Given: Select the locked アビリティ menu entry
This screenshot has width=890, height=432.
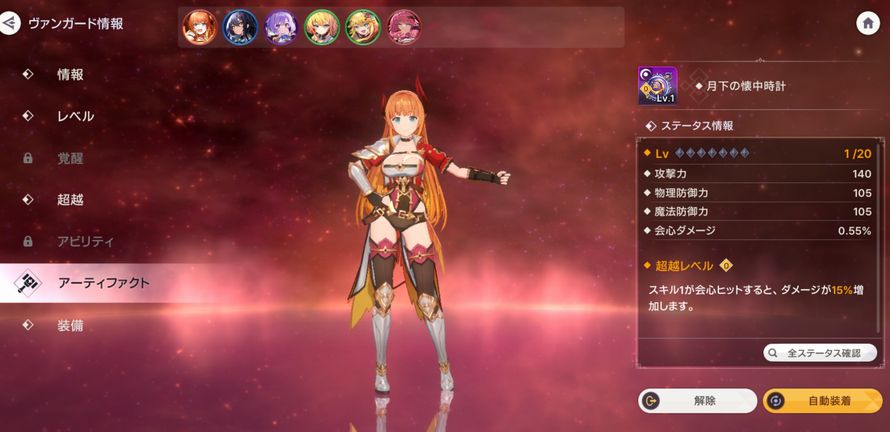Looking at the screenshot, I should [85, 242].
